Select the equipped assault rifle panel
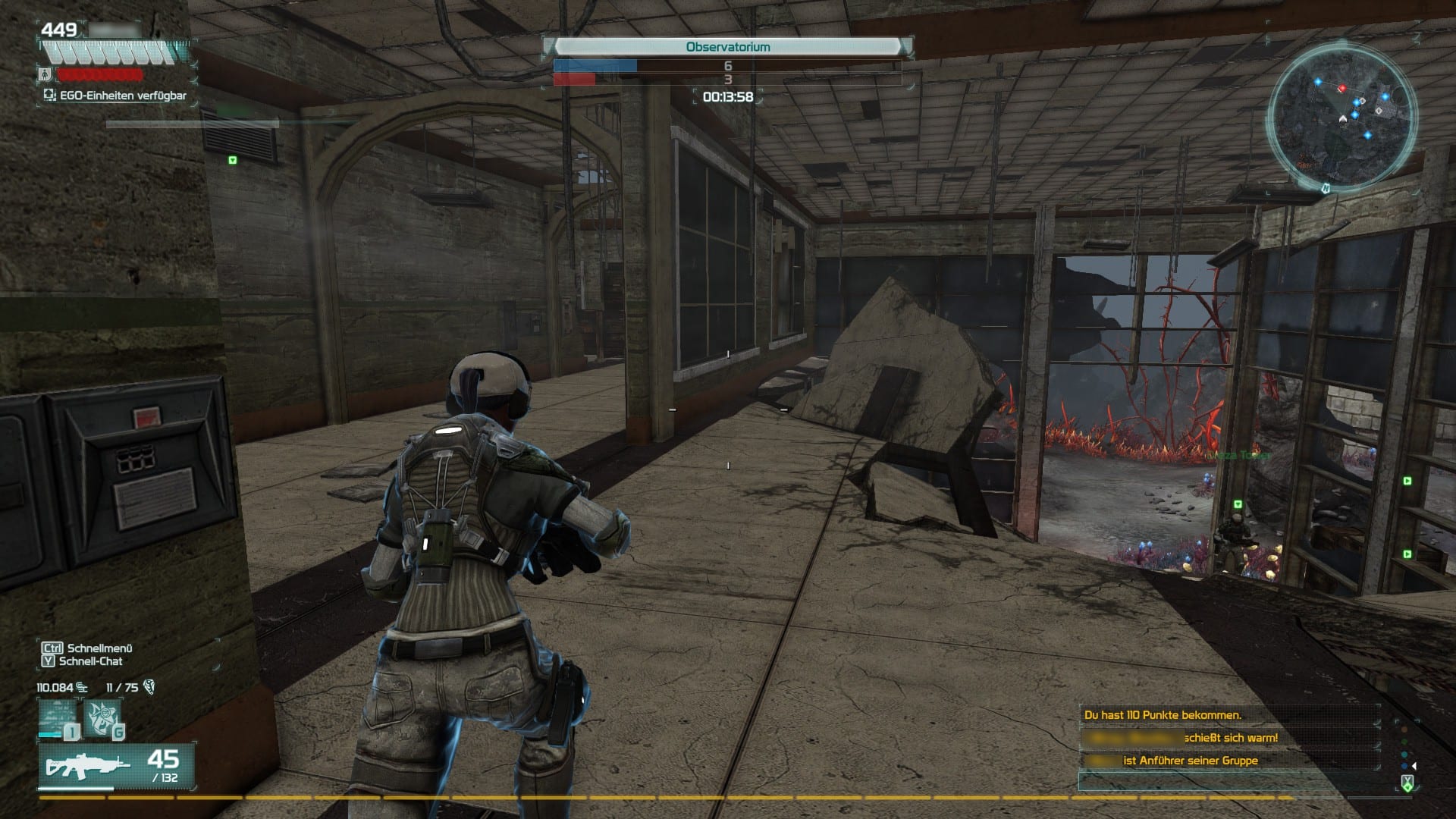 [x=117, y=767]
